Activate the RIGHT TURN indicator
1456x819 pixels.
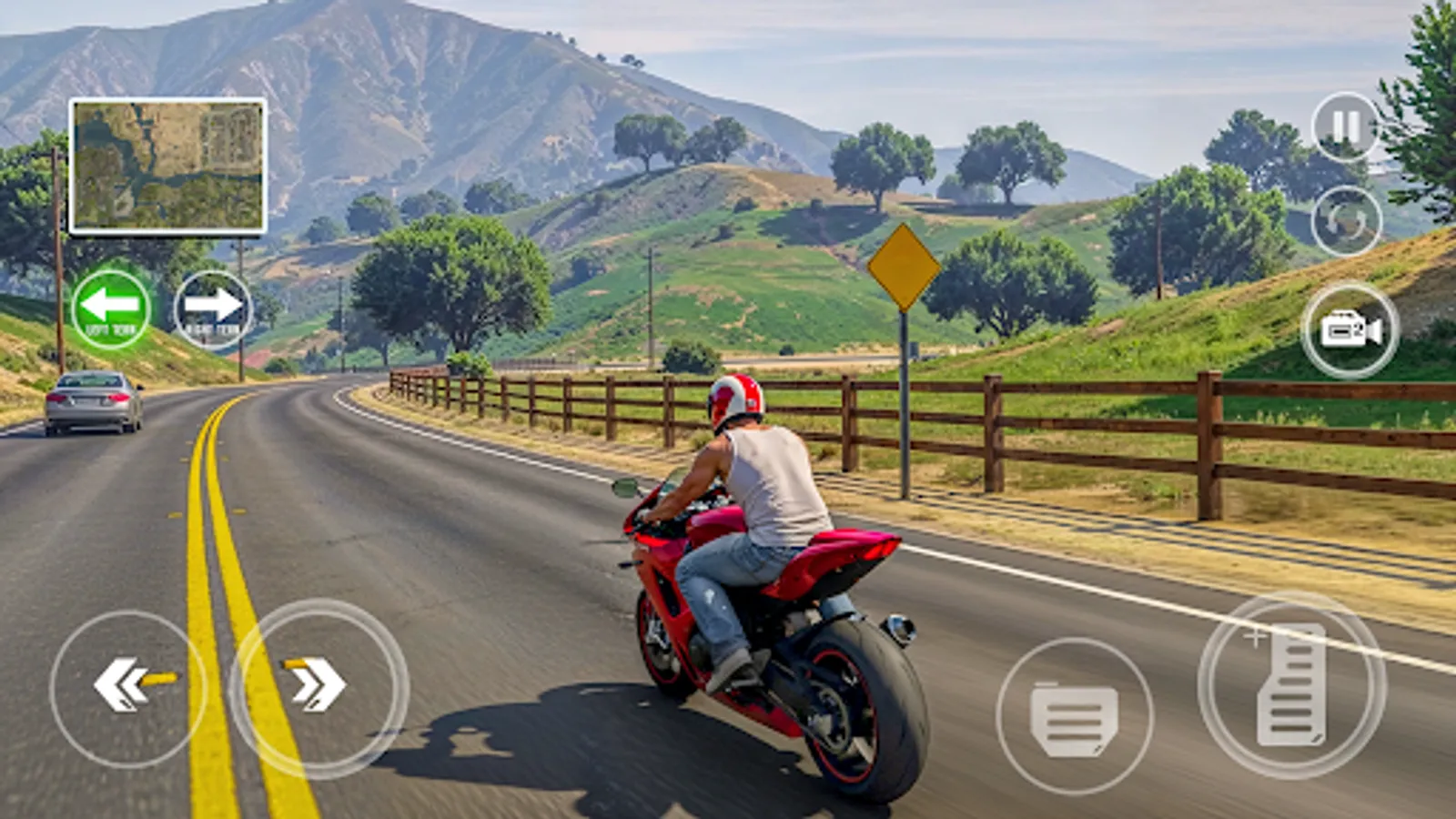(x=211, y=305)
